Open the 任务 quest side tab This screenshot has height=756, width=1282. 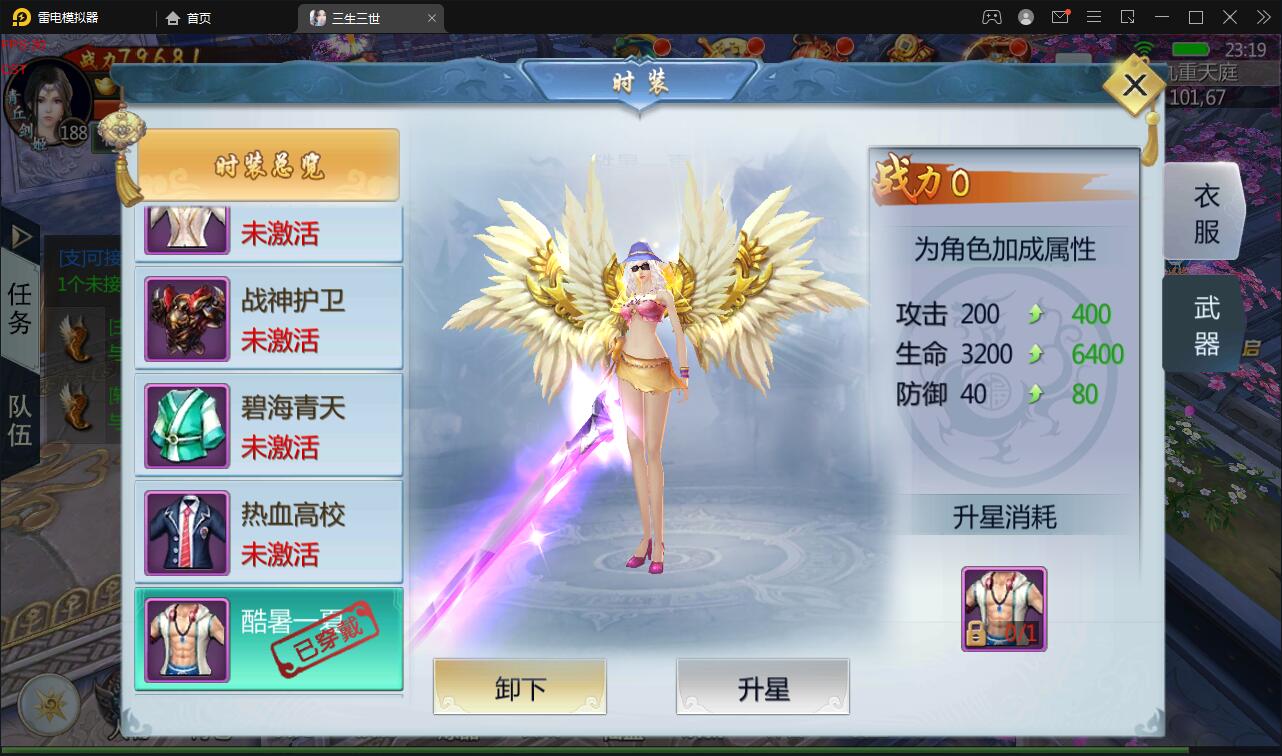click(20, 307)
